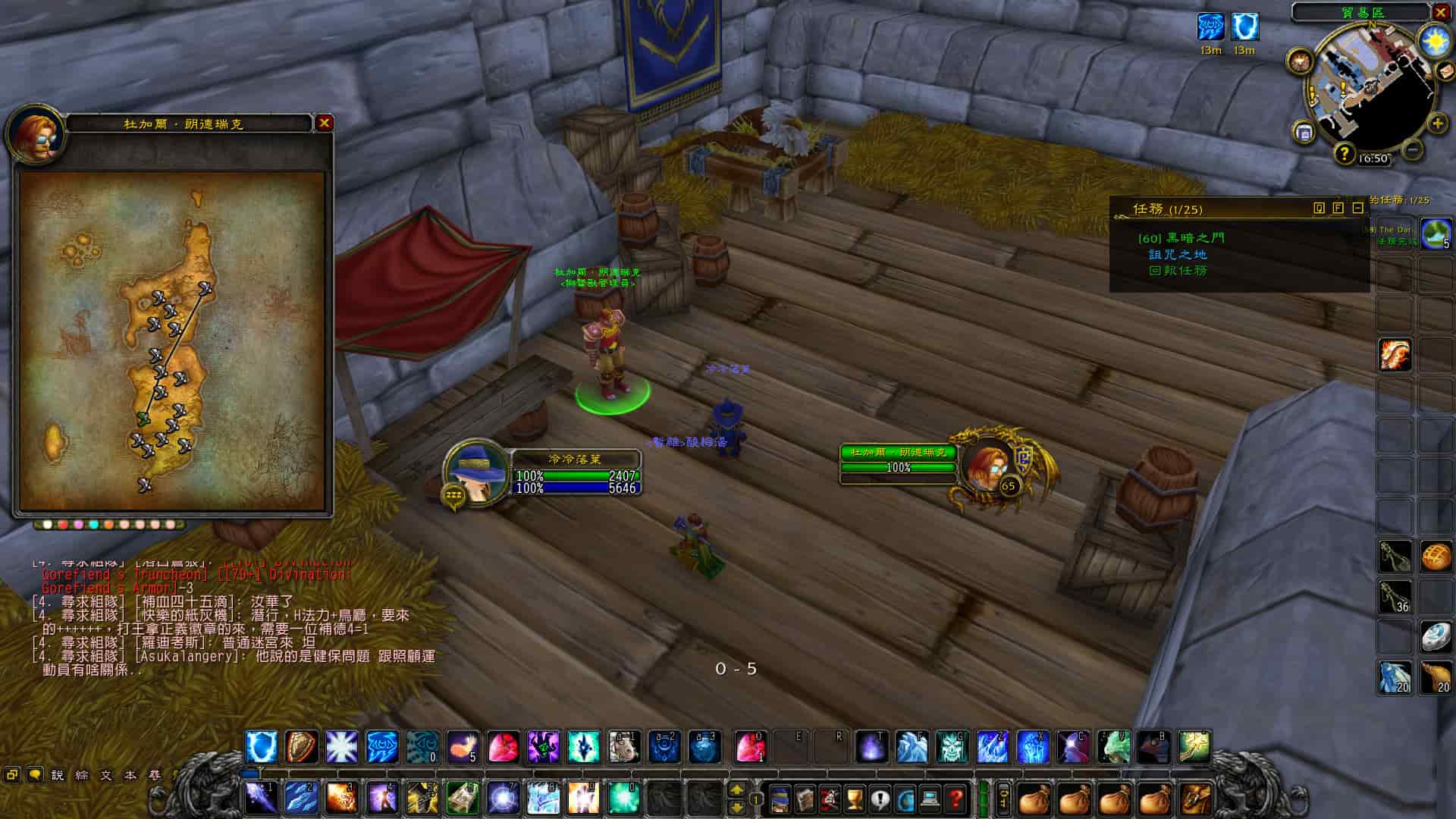Minimize the quest tracker panel
The width and height of the screenshot is (1456, 819).
pos(1357,208)
